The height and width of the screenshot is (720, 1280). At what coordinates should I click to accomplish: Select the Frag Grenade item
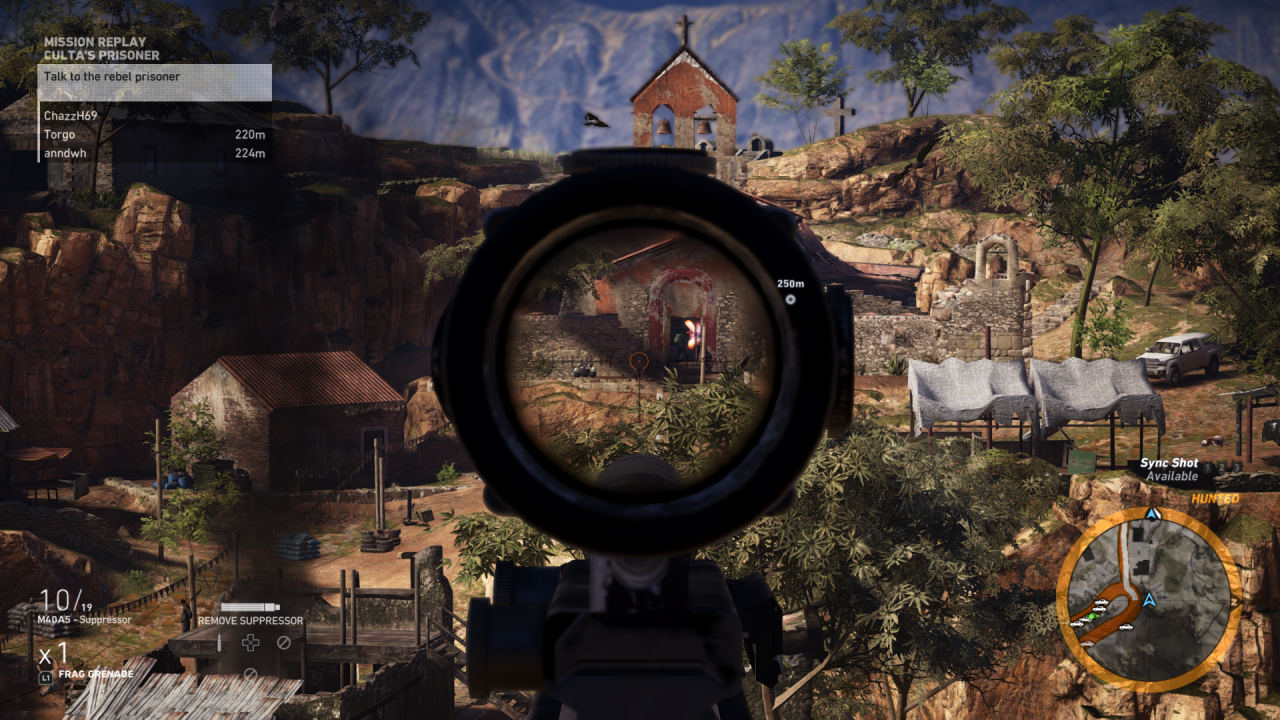(x=95, y=674)
